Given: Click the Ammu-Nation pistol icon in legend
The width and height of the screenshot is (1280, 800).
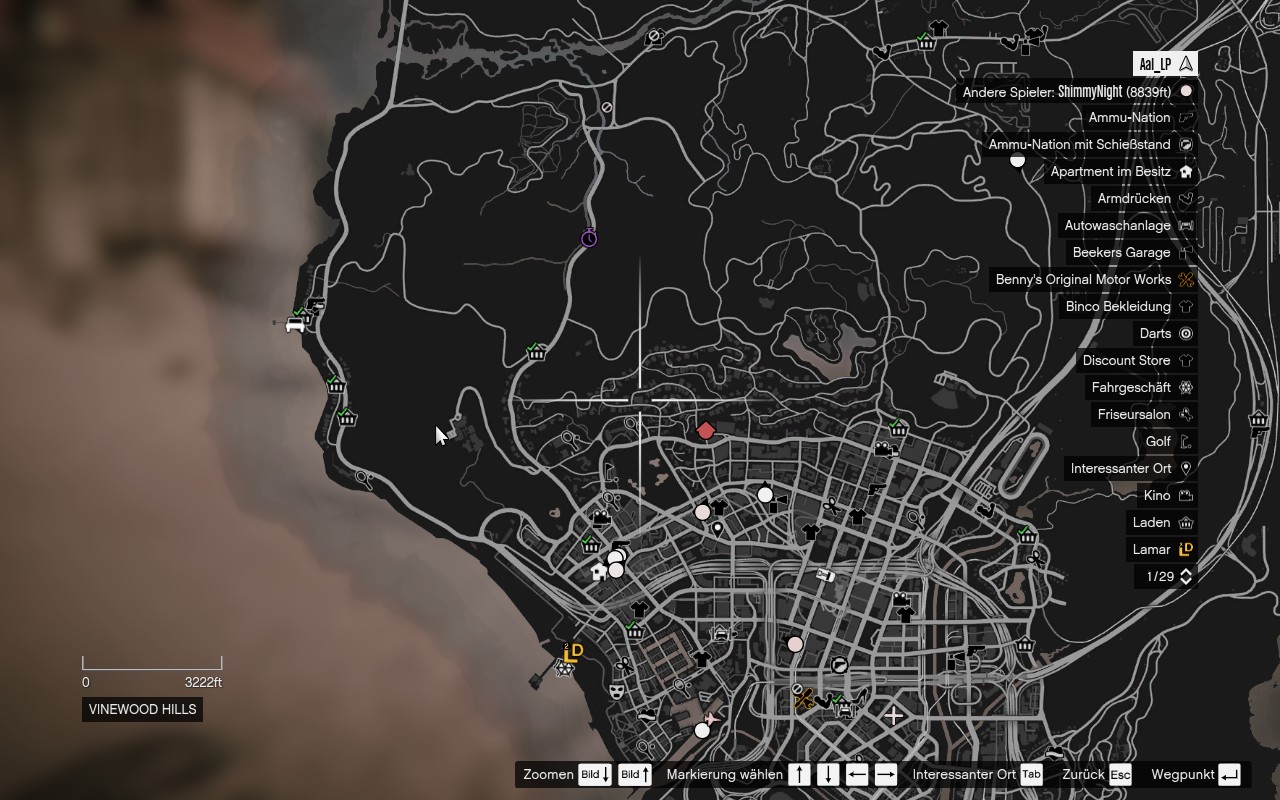Looking at the screenshot, I should [x=1188, y=117].
